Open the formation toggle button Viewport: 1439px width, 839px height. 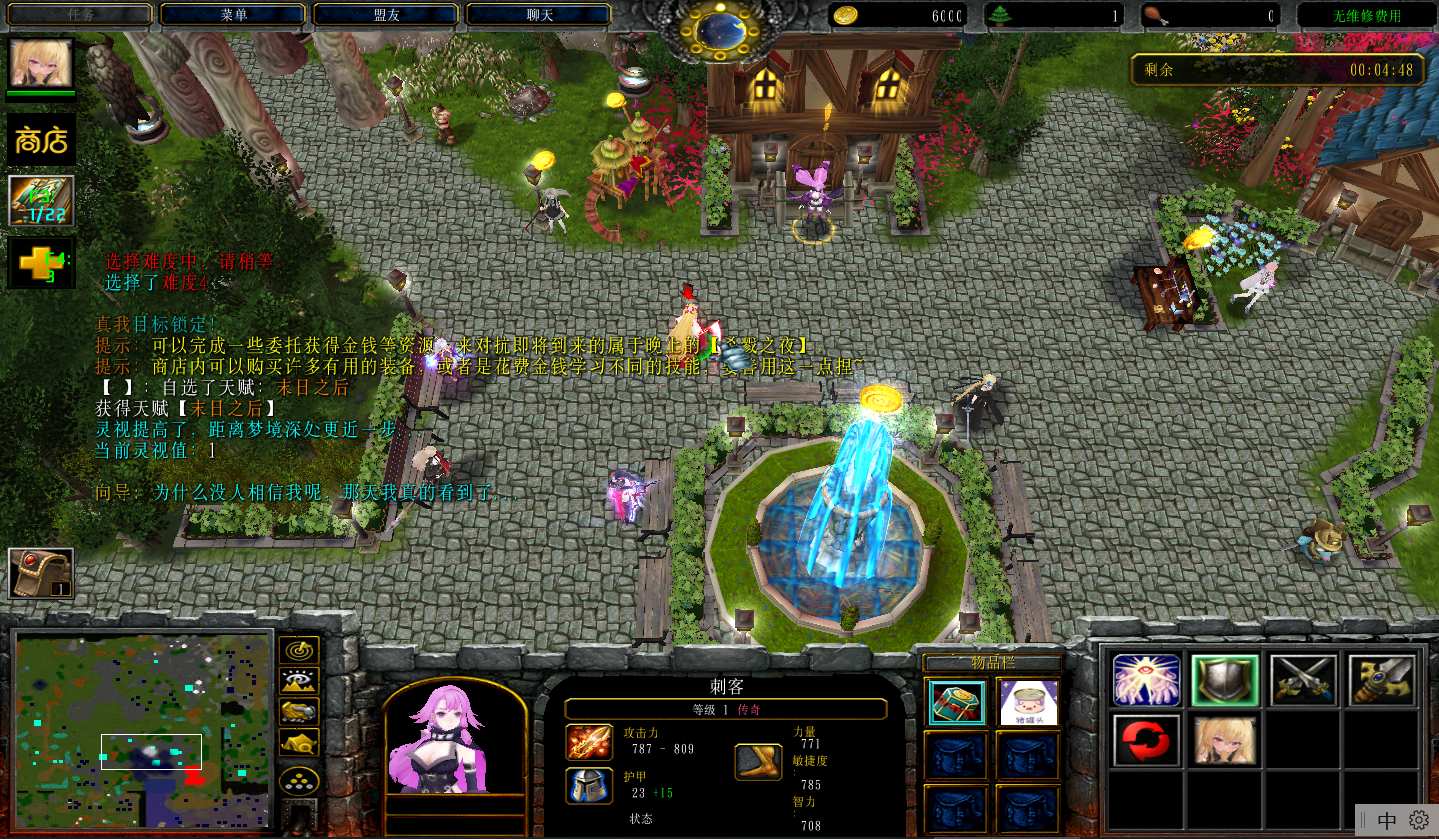[298, 781]
